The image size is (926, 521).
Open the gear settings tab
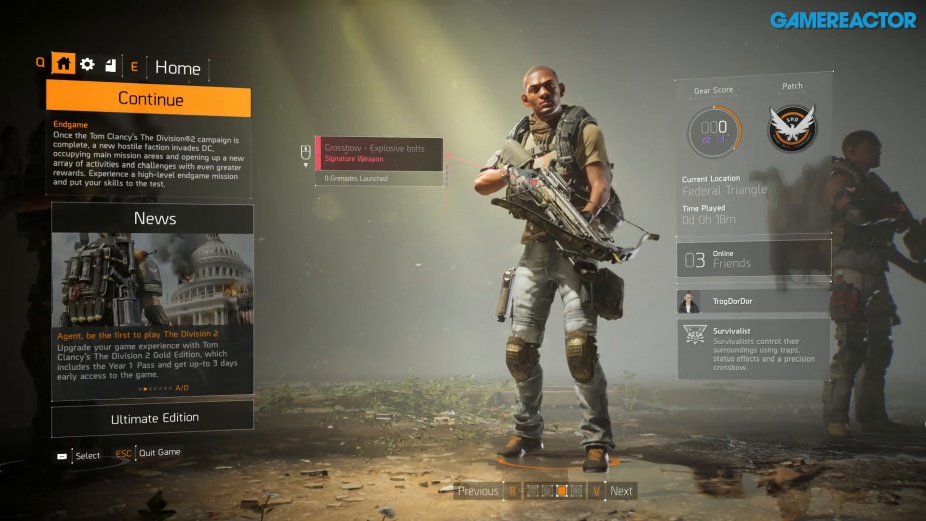click(x=87, y=64)
